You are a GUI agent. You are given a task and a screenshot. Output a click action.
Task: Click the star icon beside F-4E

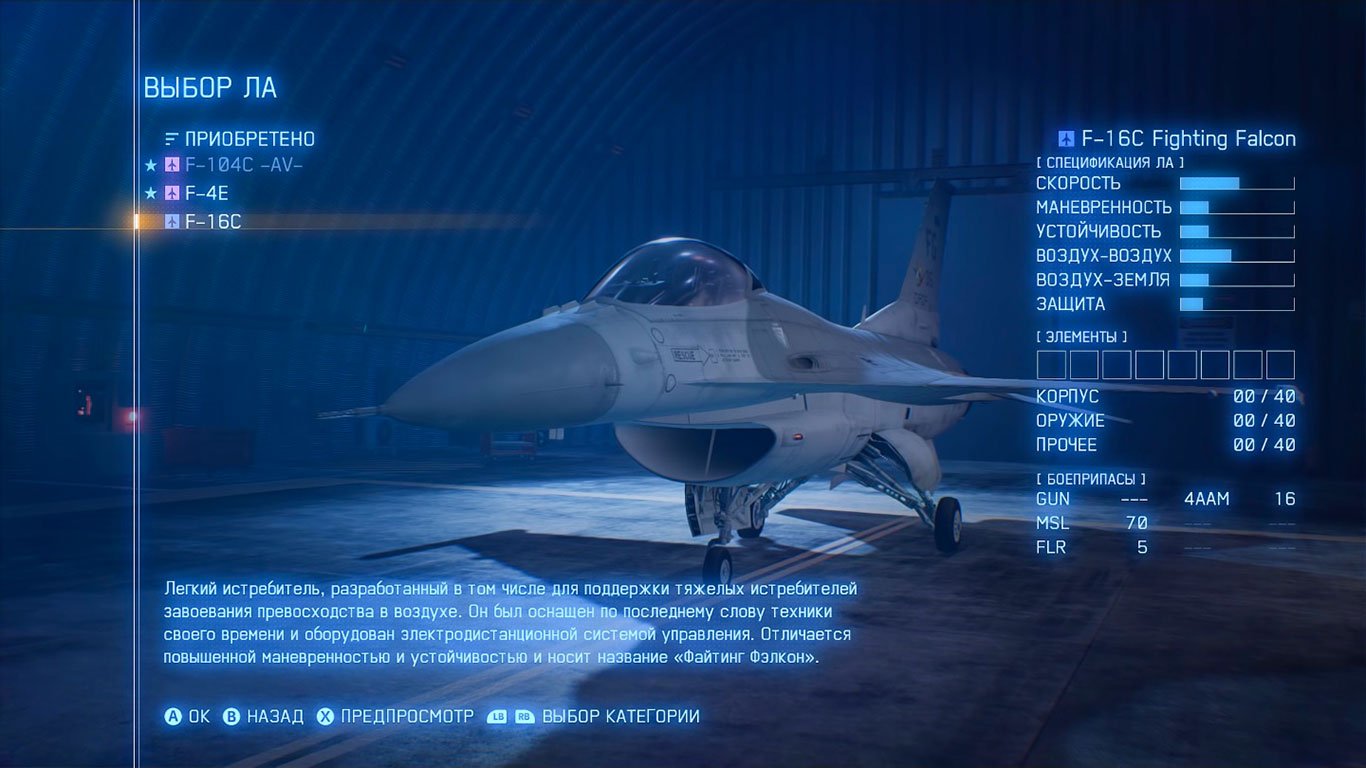coord(151,193)
